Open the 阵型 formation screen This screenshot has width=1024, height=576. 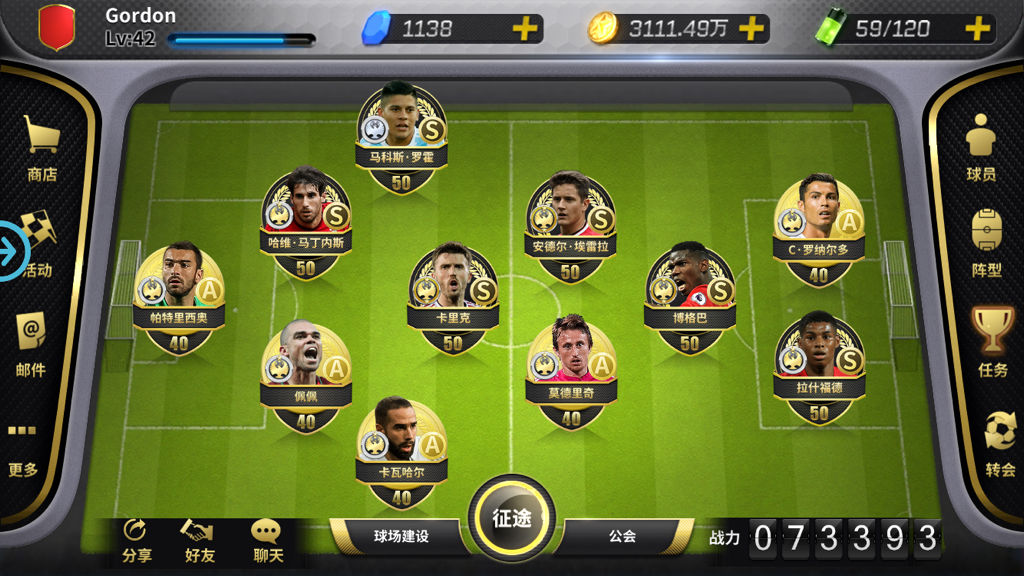point(986,243)
